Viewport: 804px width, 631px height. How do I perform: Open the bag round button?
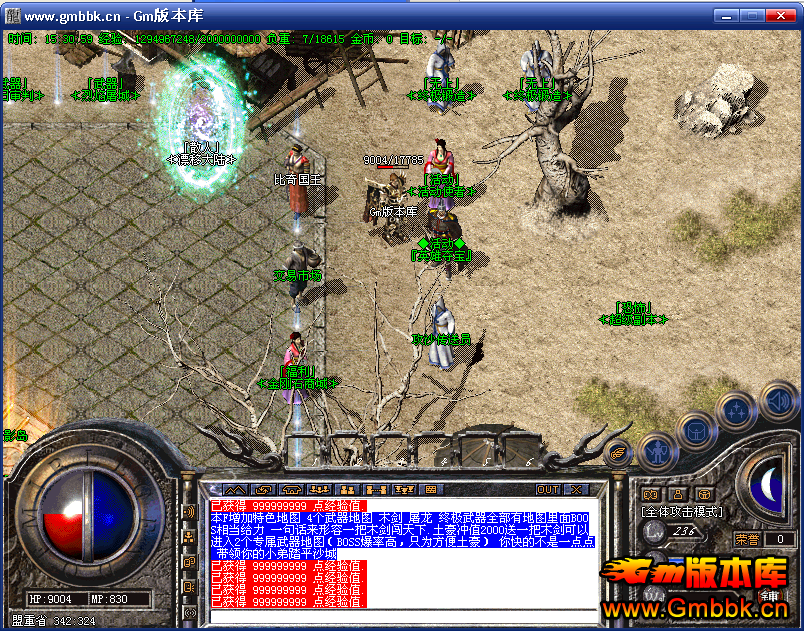click(x=695, y=432)
